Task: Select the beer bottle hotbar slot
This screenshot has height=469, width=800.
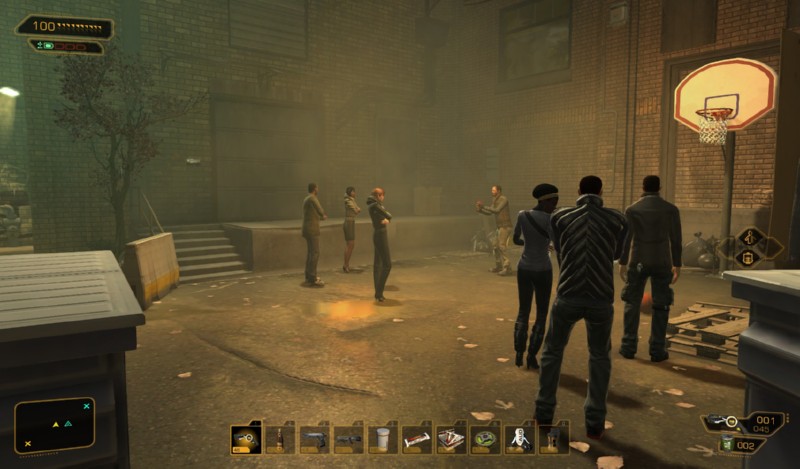Action: 280,439
